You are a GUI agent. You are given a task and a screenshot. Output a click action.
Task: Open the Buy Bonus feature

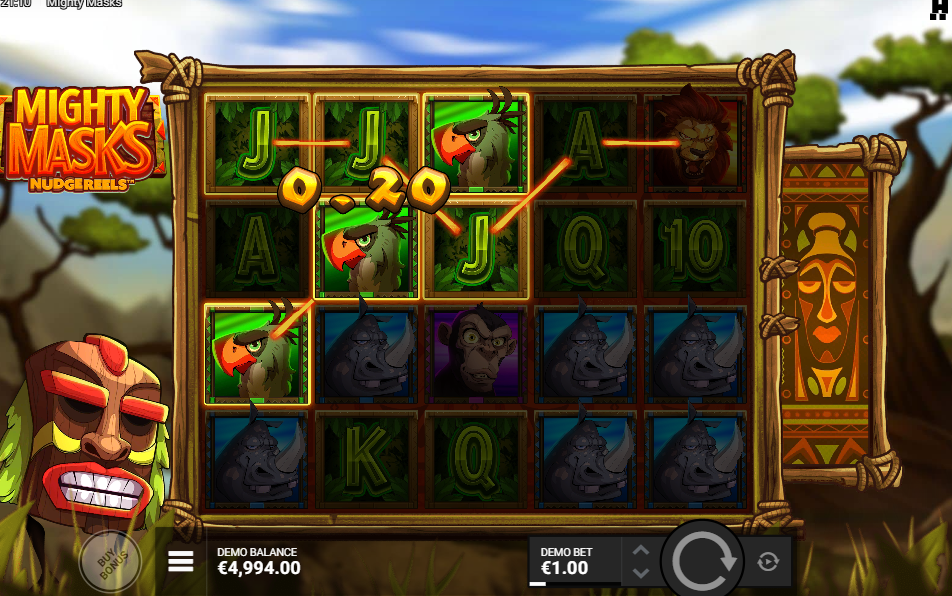coord(109,561)
